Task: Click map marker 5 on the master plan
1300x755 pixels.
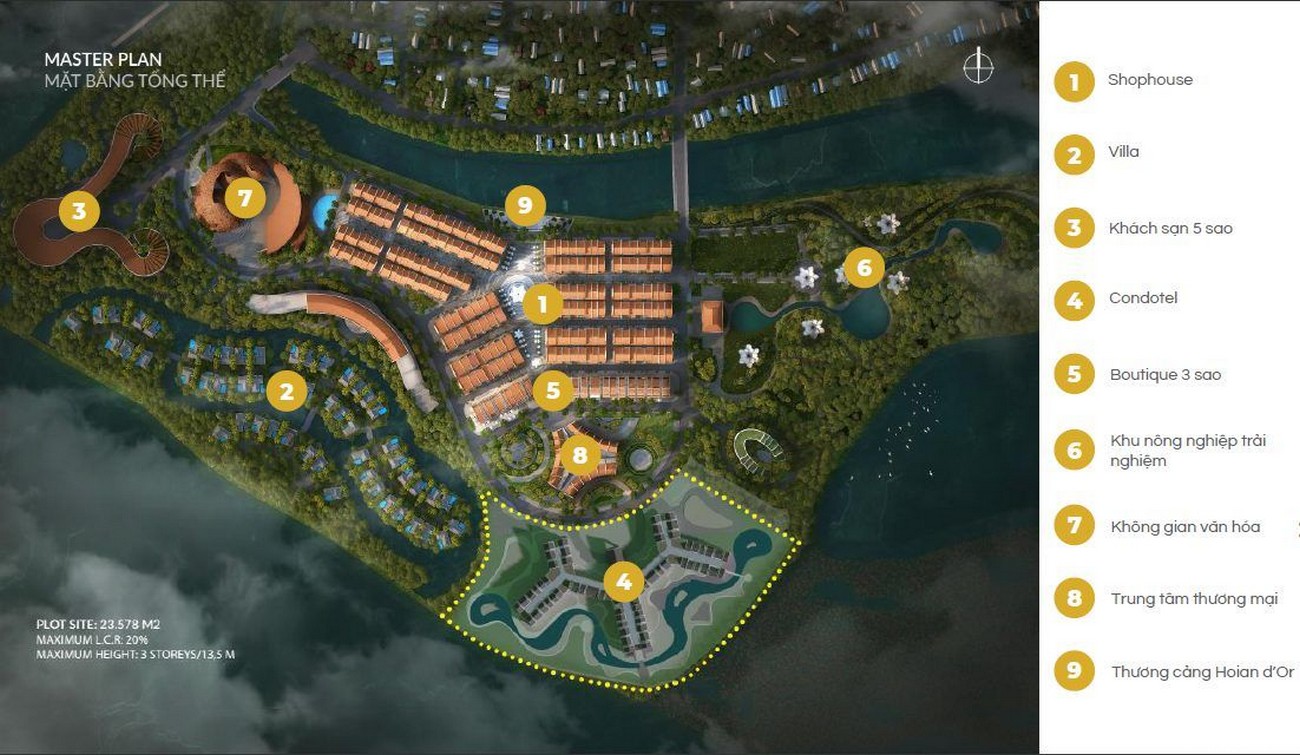Action: 553,389
